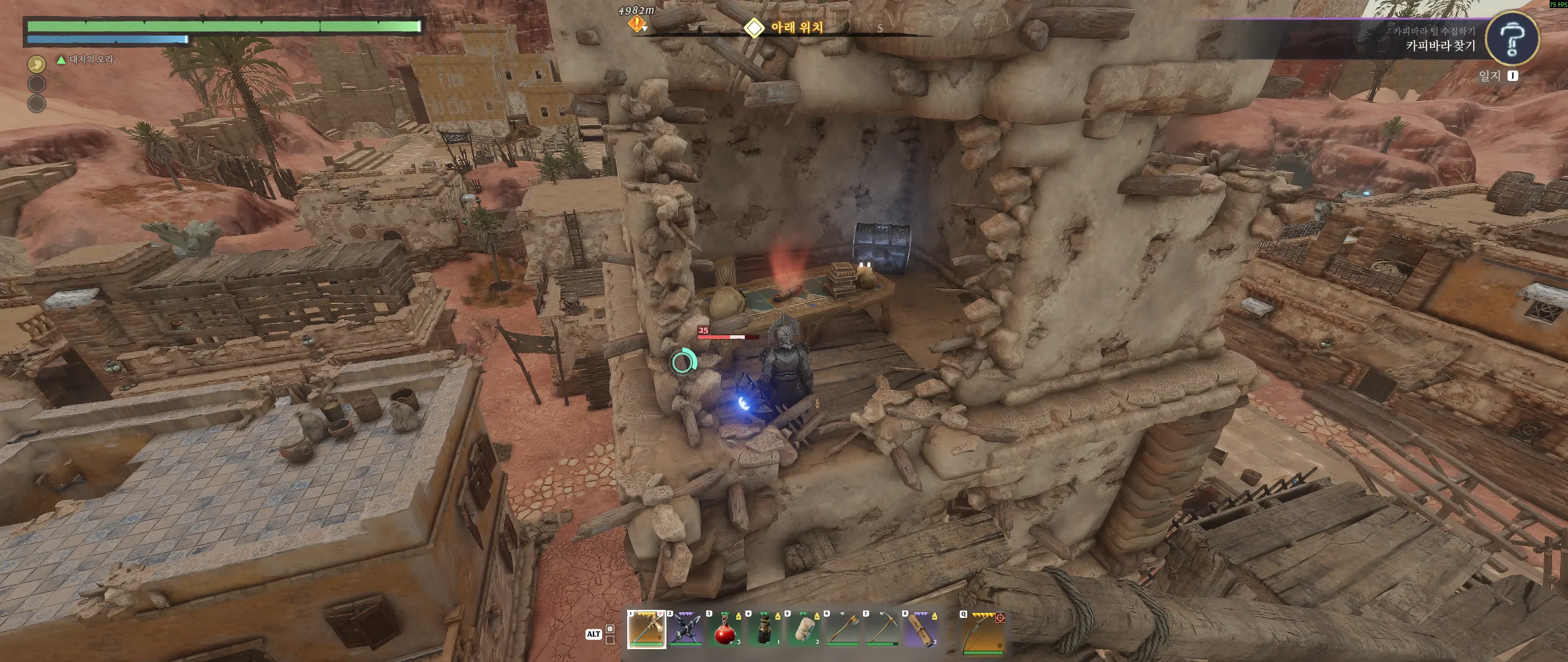Use the rolled bandage item

pos(803,630)
